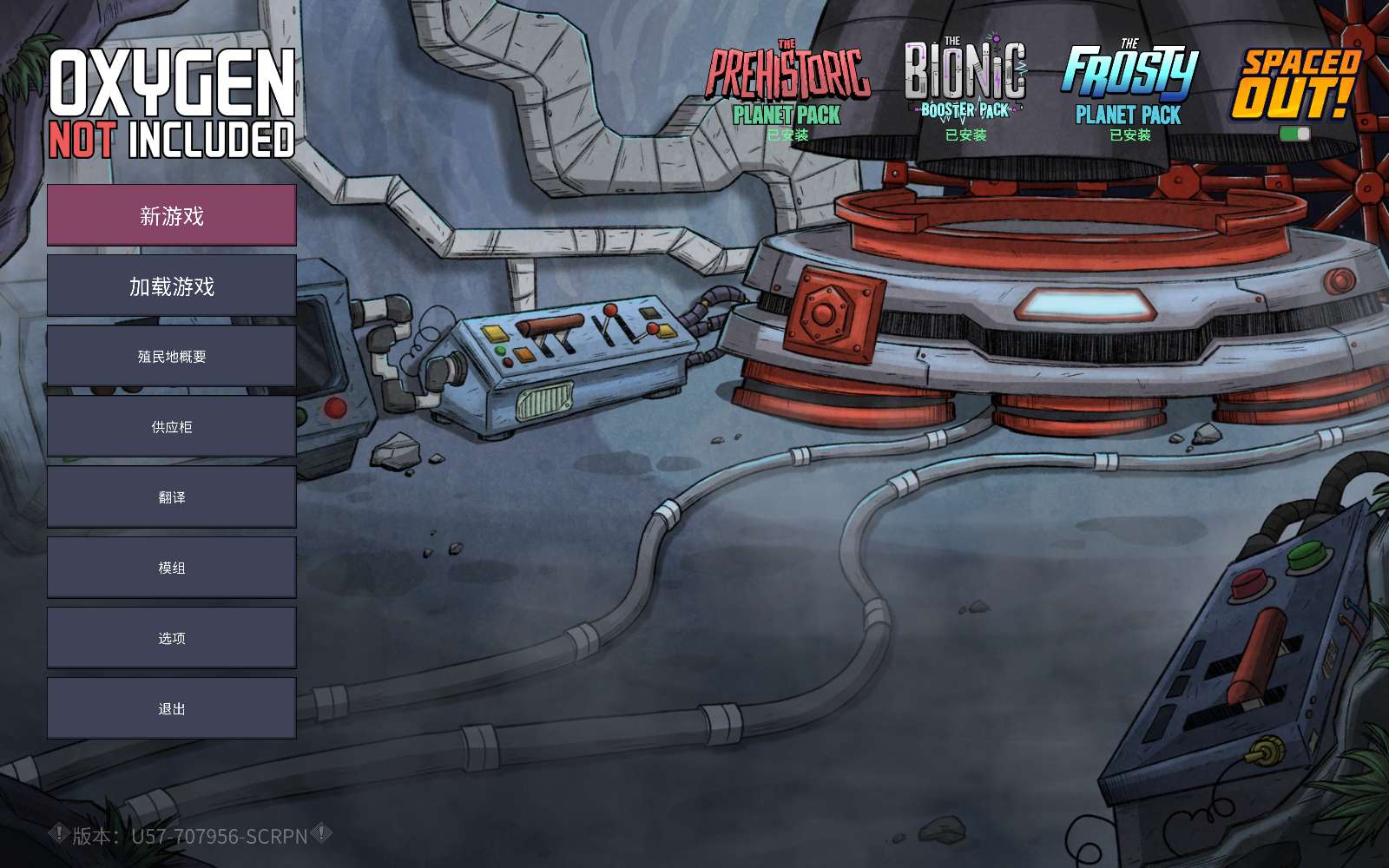This screenshot has width=1389, height=868.
Task: Open the 选项 options menu
Action: pyautogui.click(x=171, y=637)
